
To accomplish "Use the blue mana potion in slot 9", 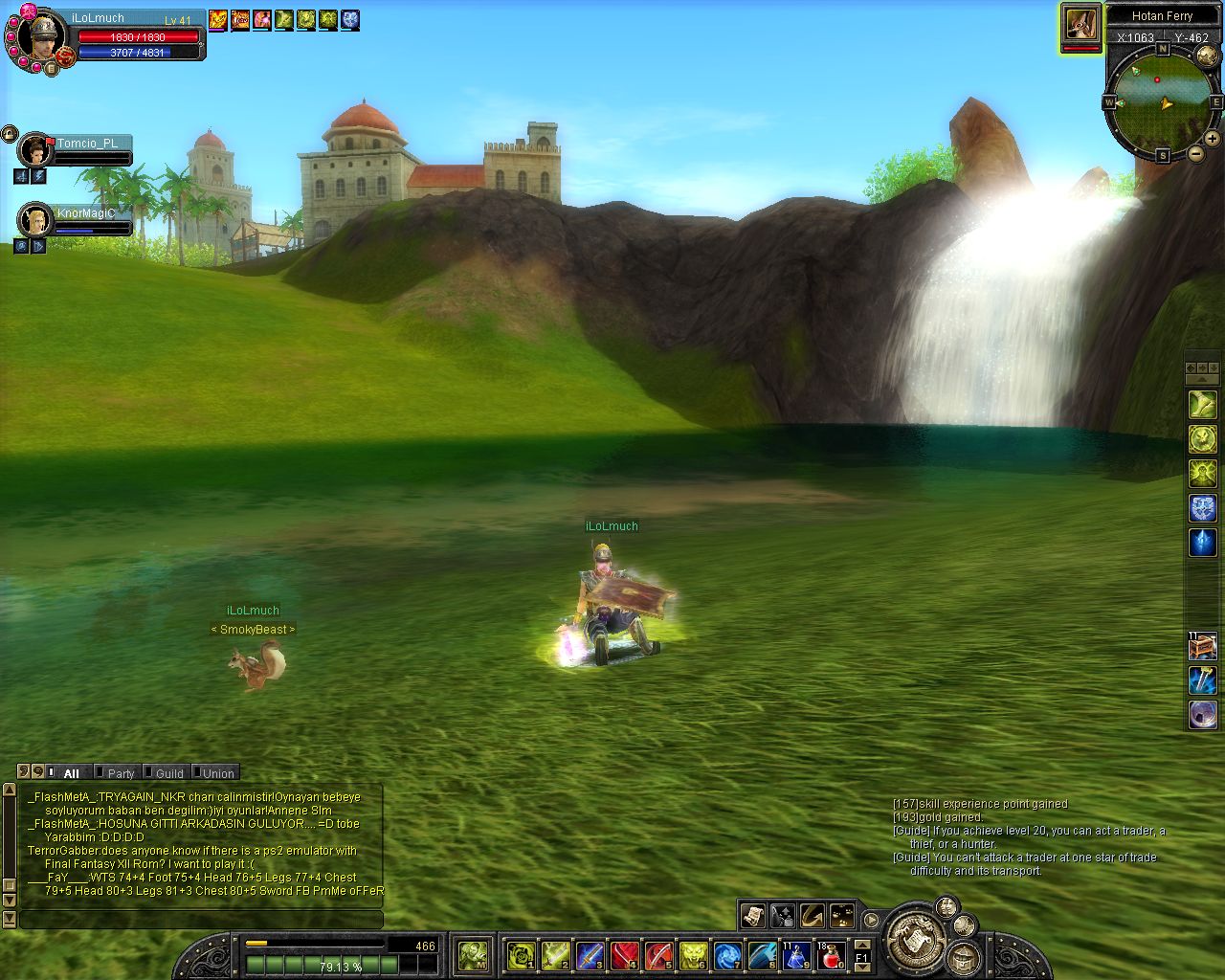I will 796,954.
